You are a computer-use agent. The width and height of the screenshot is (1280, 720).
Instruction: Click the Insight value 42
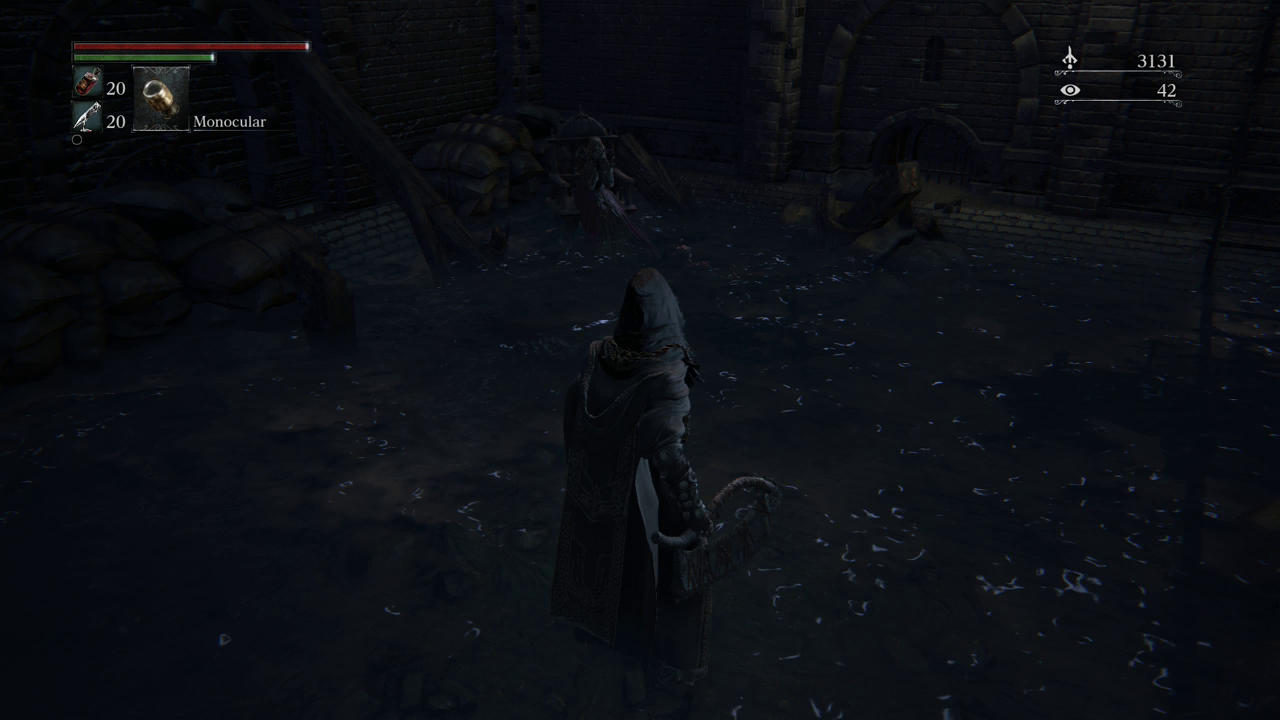pos(1169,90)
